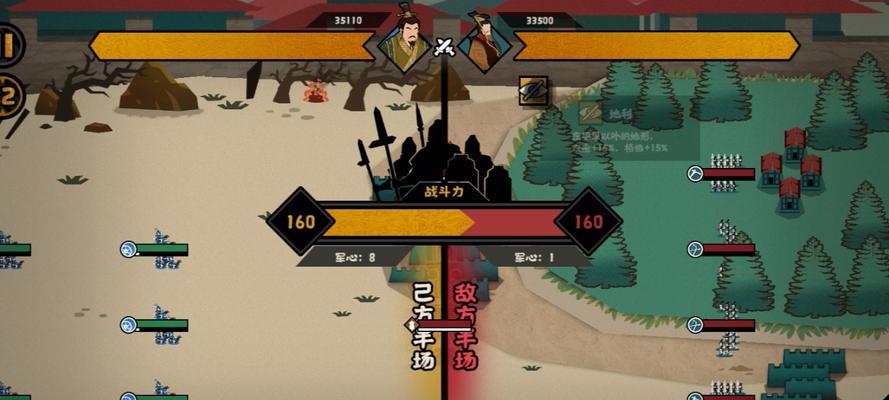889x400 pixels.
Task: Click the terrain advantage buff icon
Action: [532, 90]
